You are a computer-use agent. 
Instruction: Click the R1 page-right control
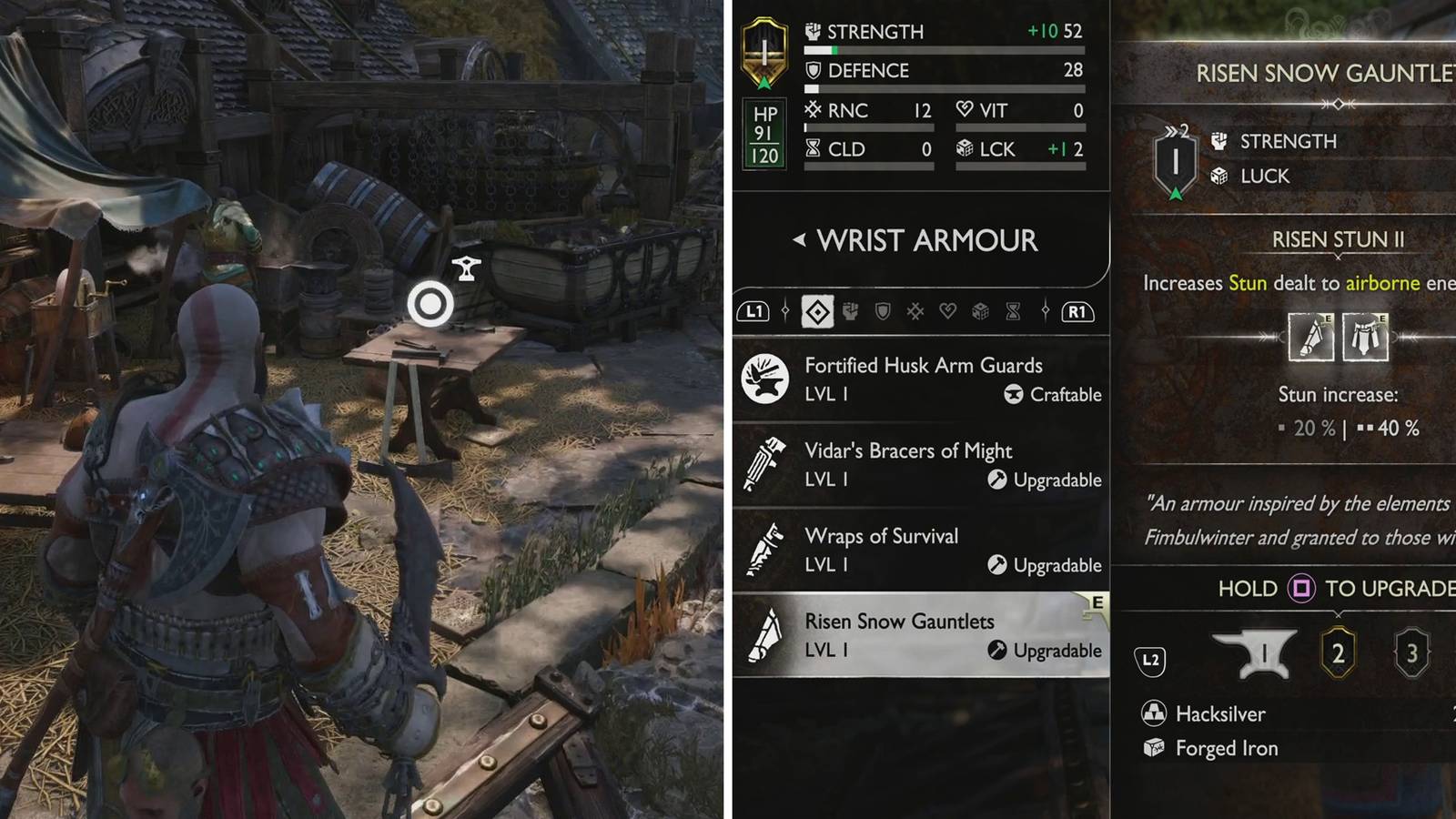(1077, 312)
